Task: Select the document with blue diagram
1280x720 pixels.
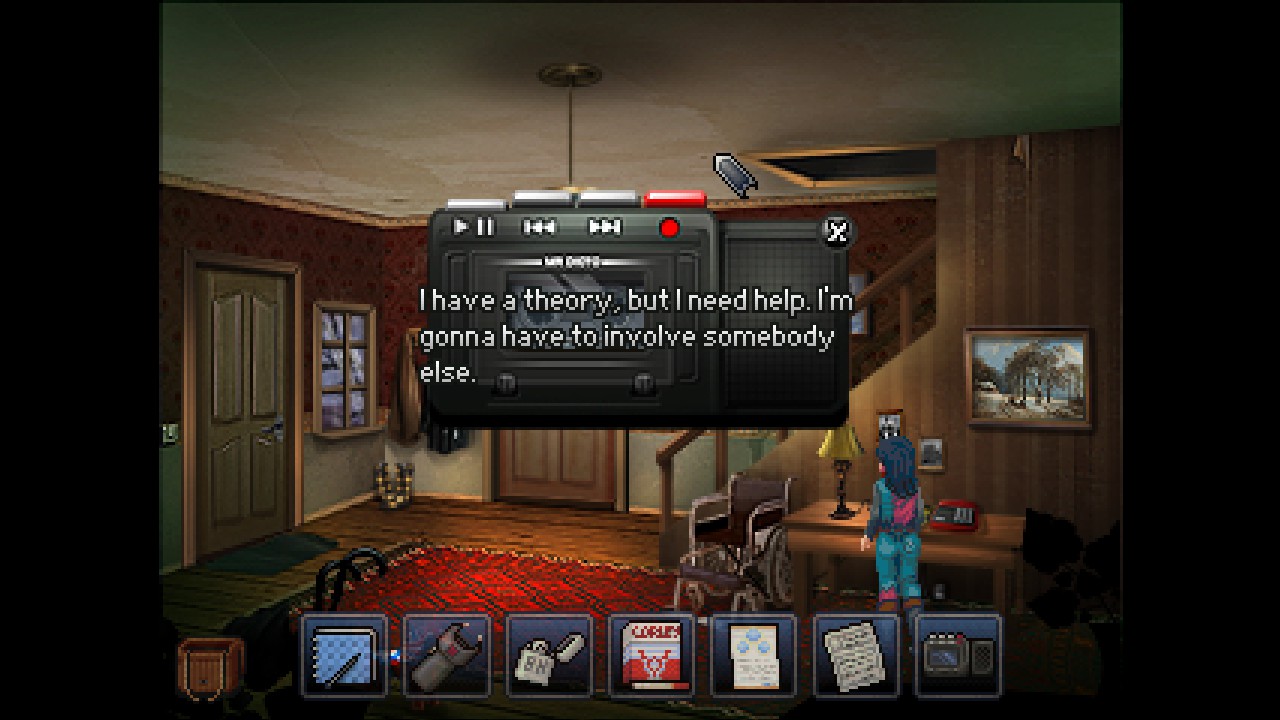Action: click(x=754, y=657)
